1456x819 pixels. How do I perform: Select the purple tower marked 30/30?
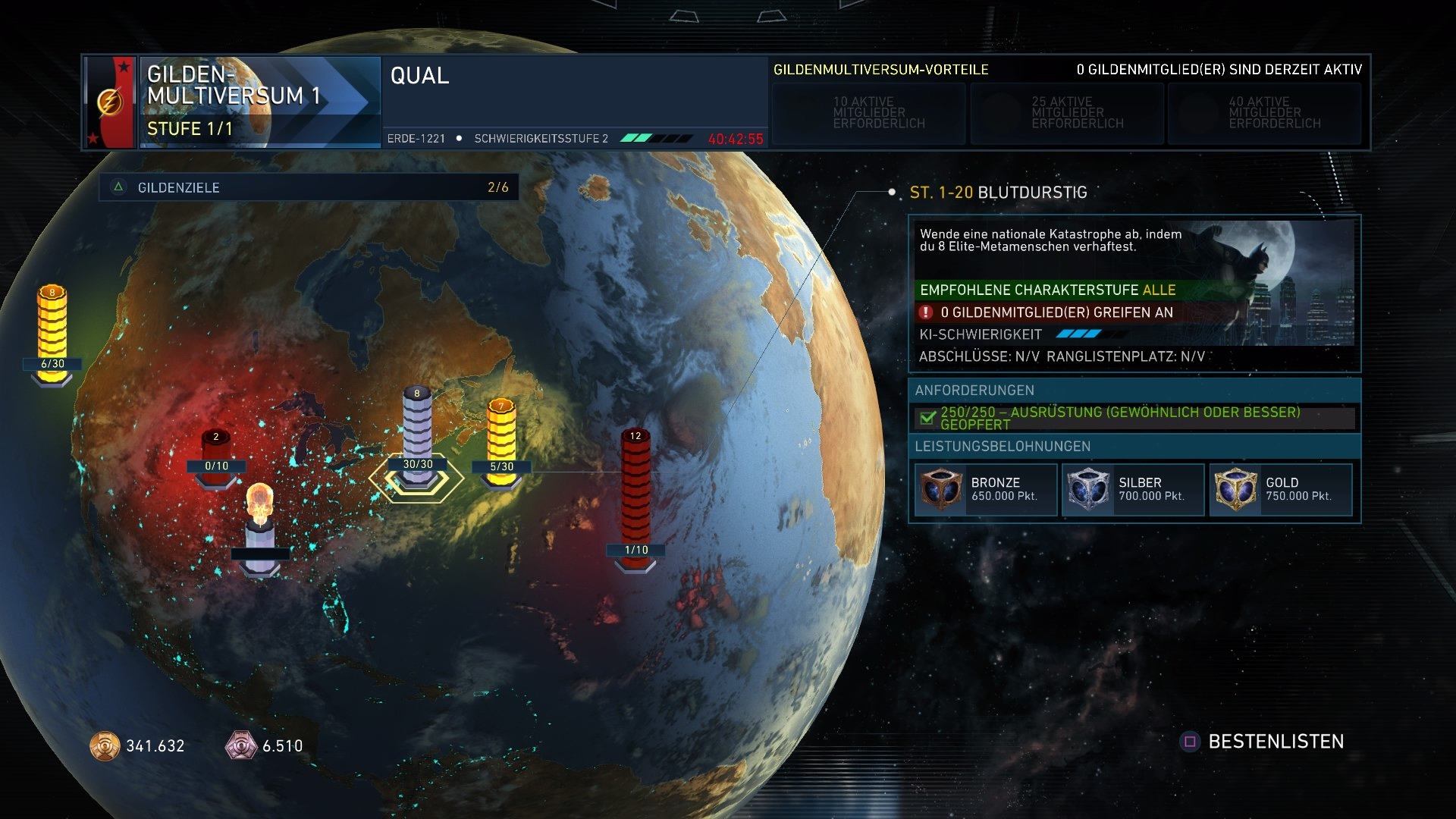pos(416,425)
